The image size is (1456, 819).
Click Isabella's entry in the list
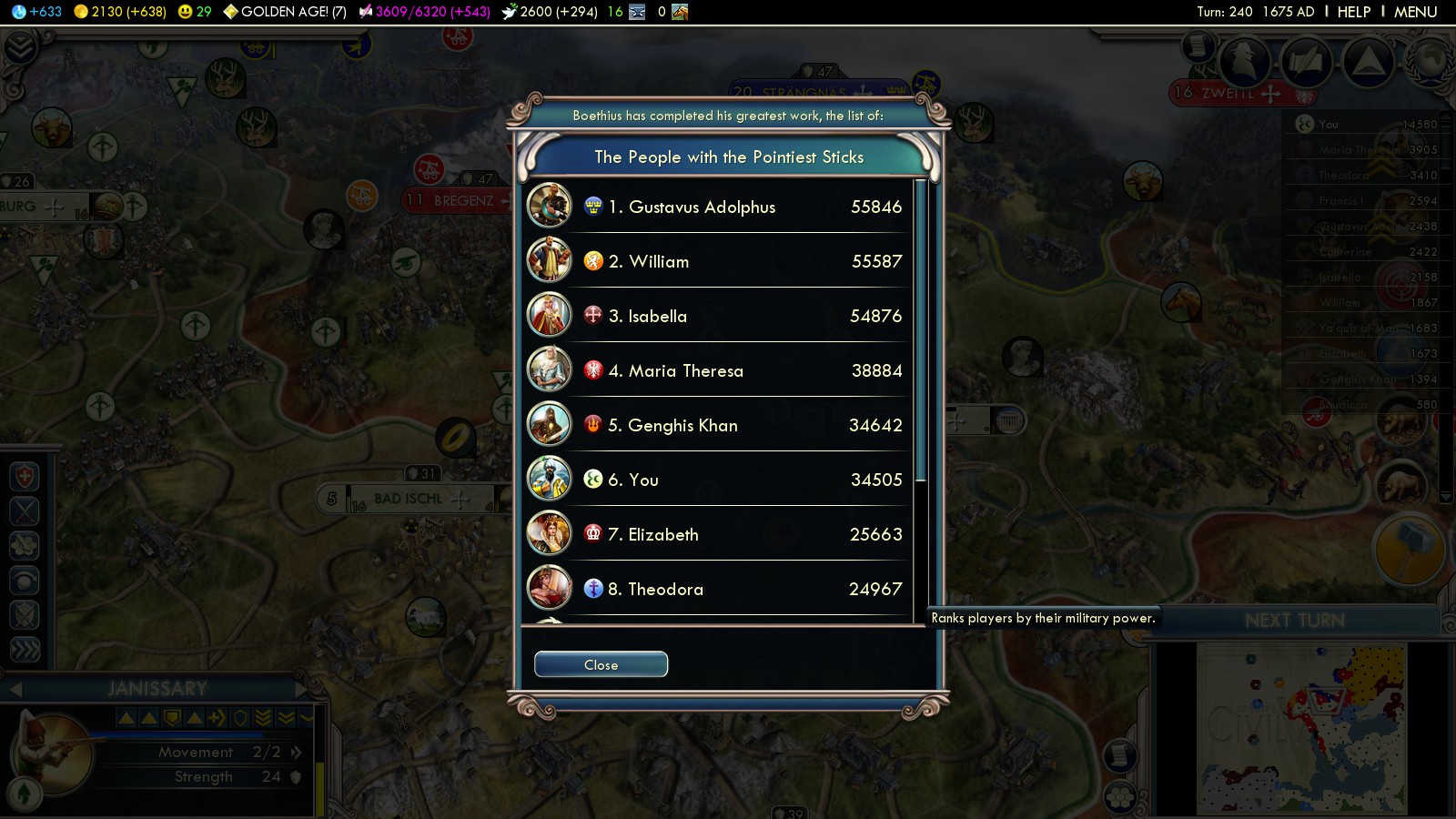click(x=717, y=316)
